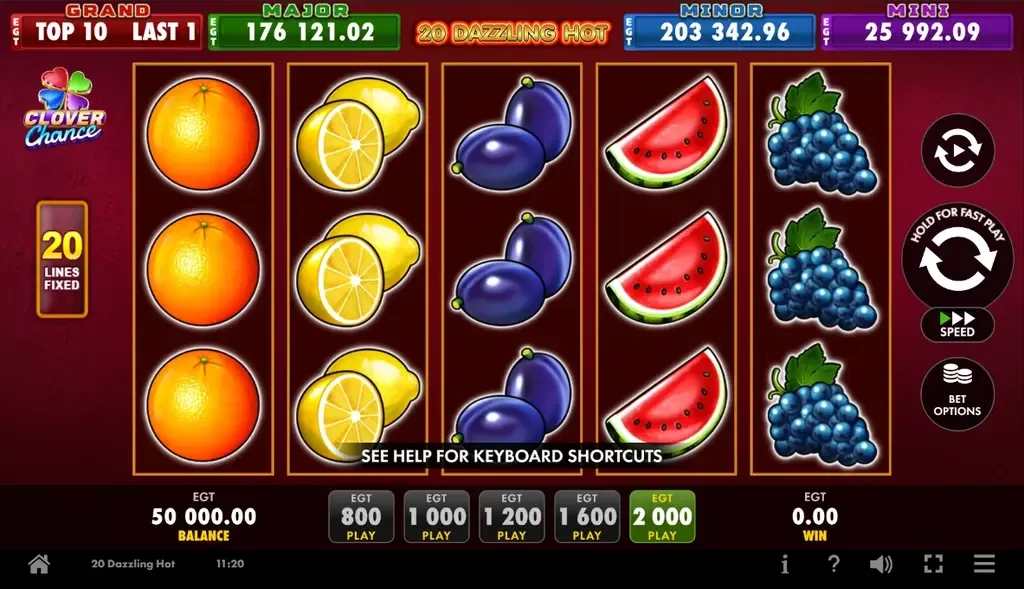
Task: Enter fullscreen mode
Action: point(933,564)
